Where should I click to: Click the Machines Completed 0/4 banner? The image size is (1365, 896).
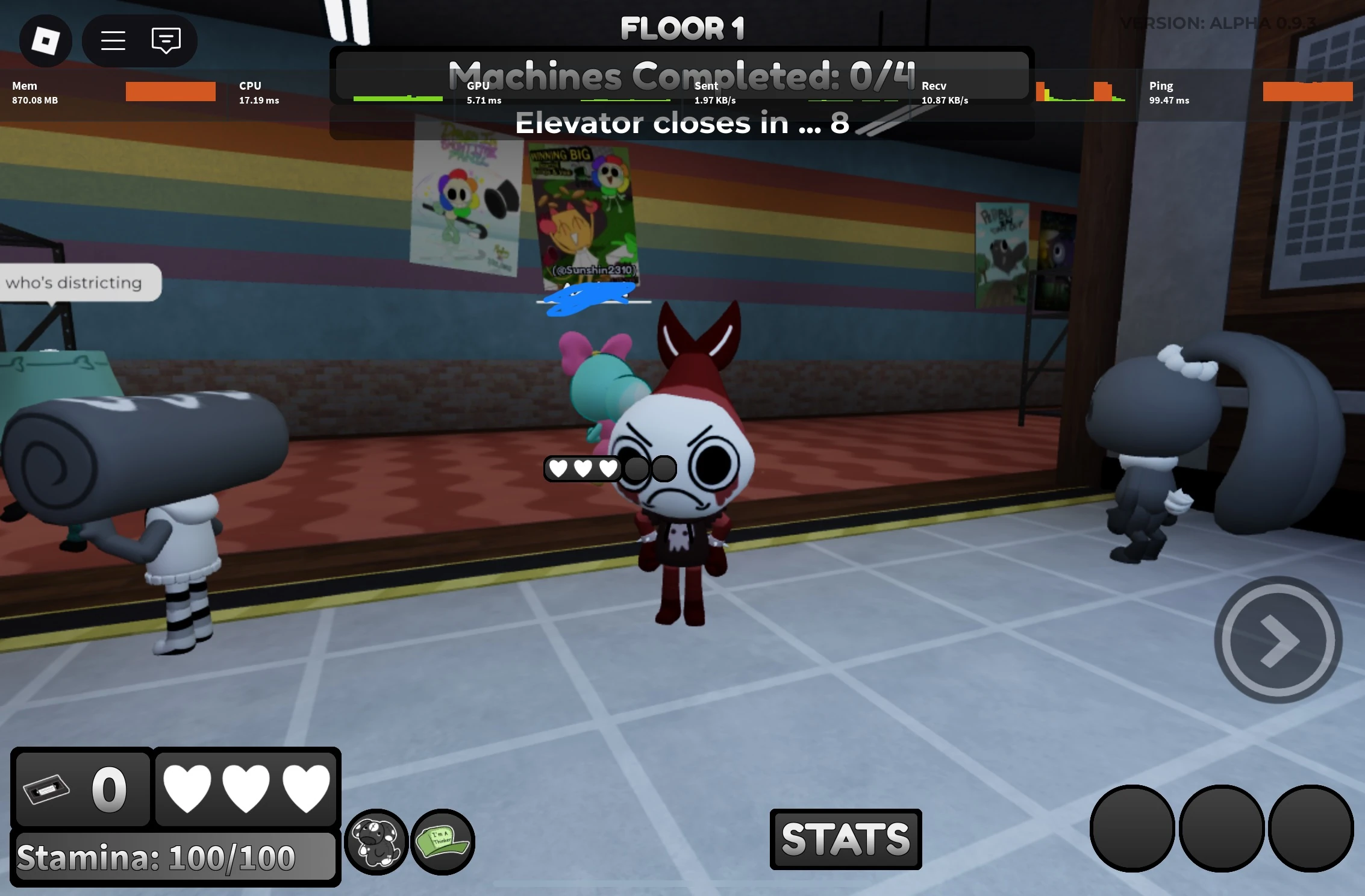(681, 74)
